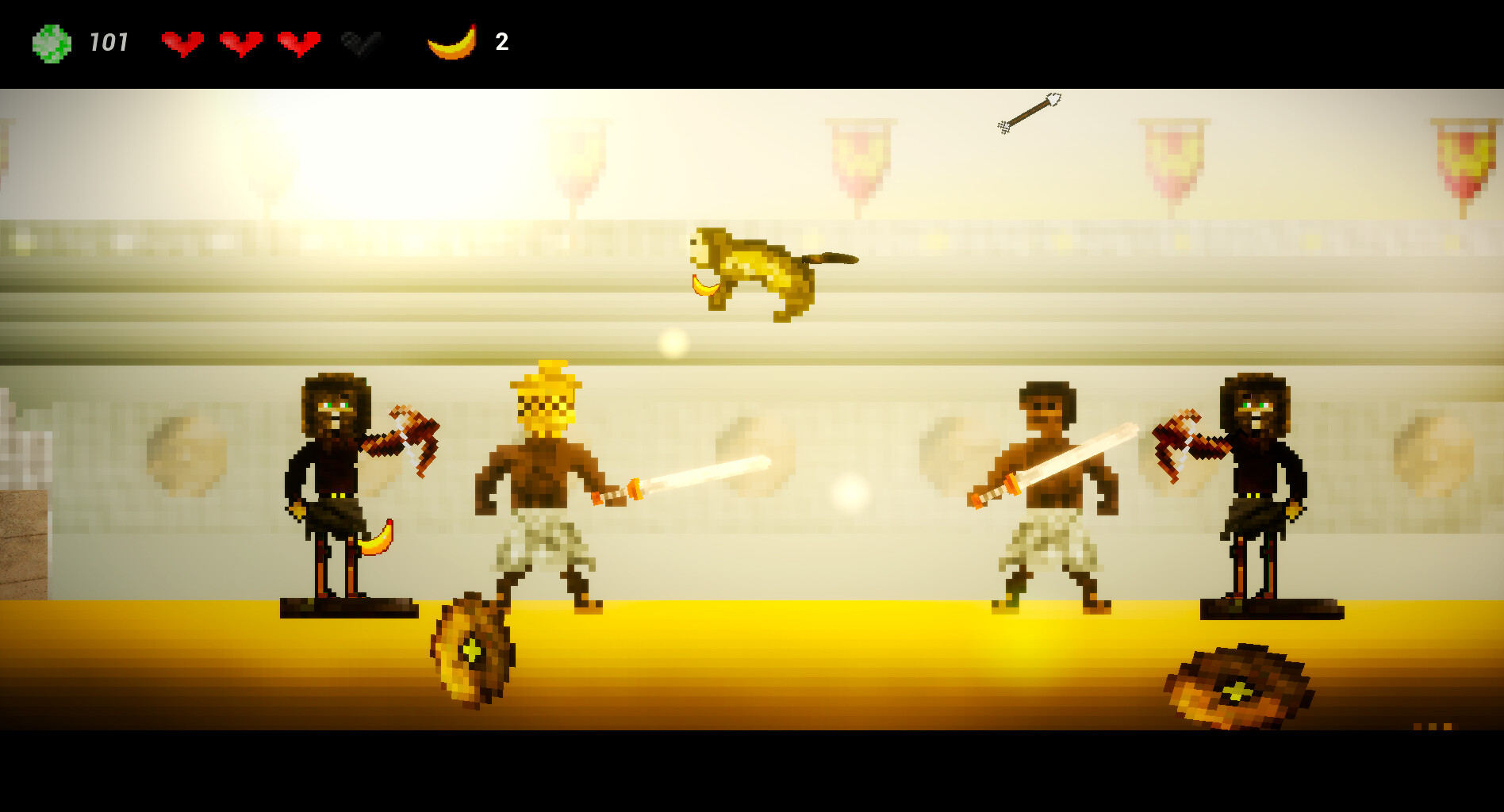
Task: Click the crossbow held by the left training dummy
Action: [407, 438]
